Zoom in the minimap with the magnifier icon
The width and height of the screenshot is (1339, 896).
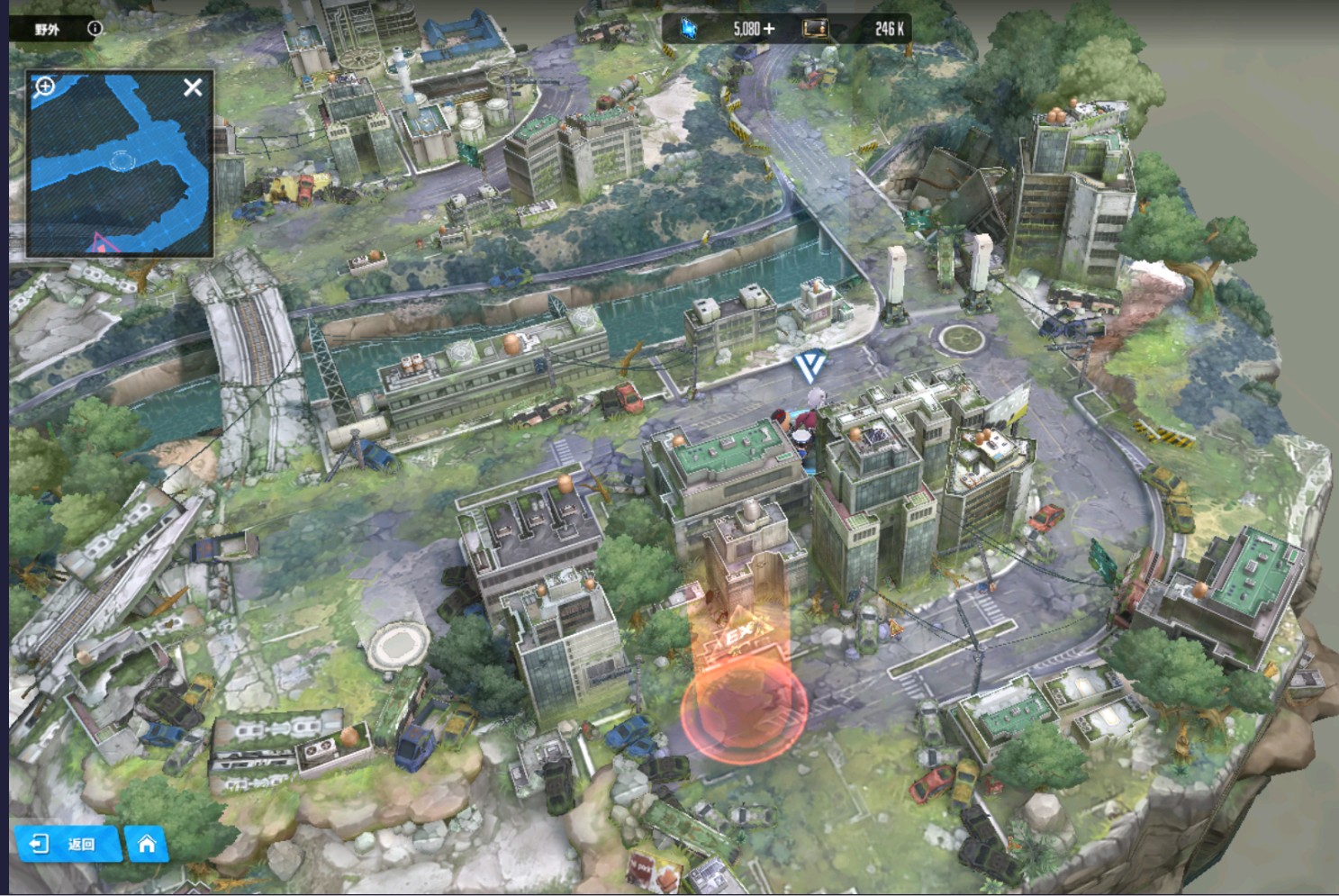pyautogui.click(x=44, y=86)
